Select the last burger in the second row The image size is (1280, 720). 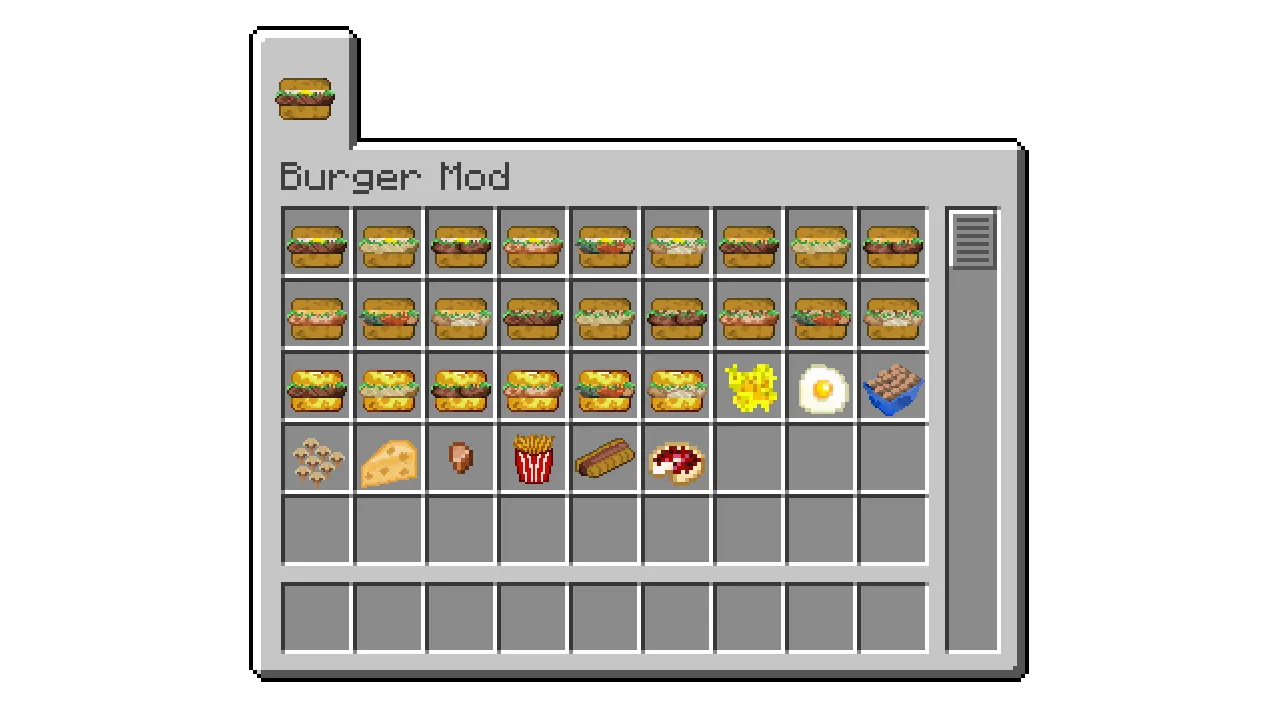pyautogui.click(x=892, y=315)
